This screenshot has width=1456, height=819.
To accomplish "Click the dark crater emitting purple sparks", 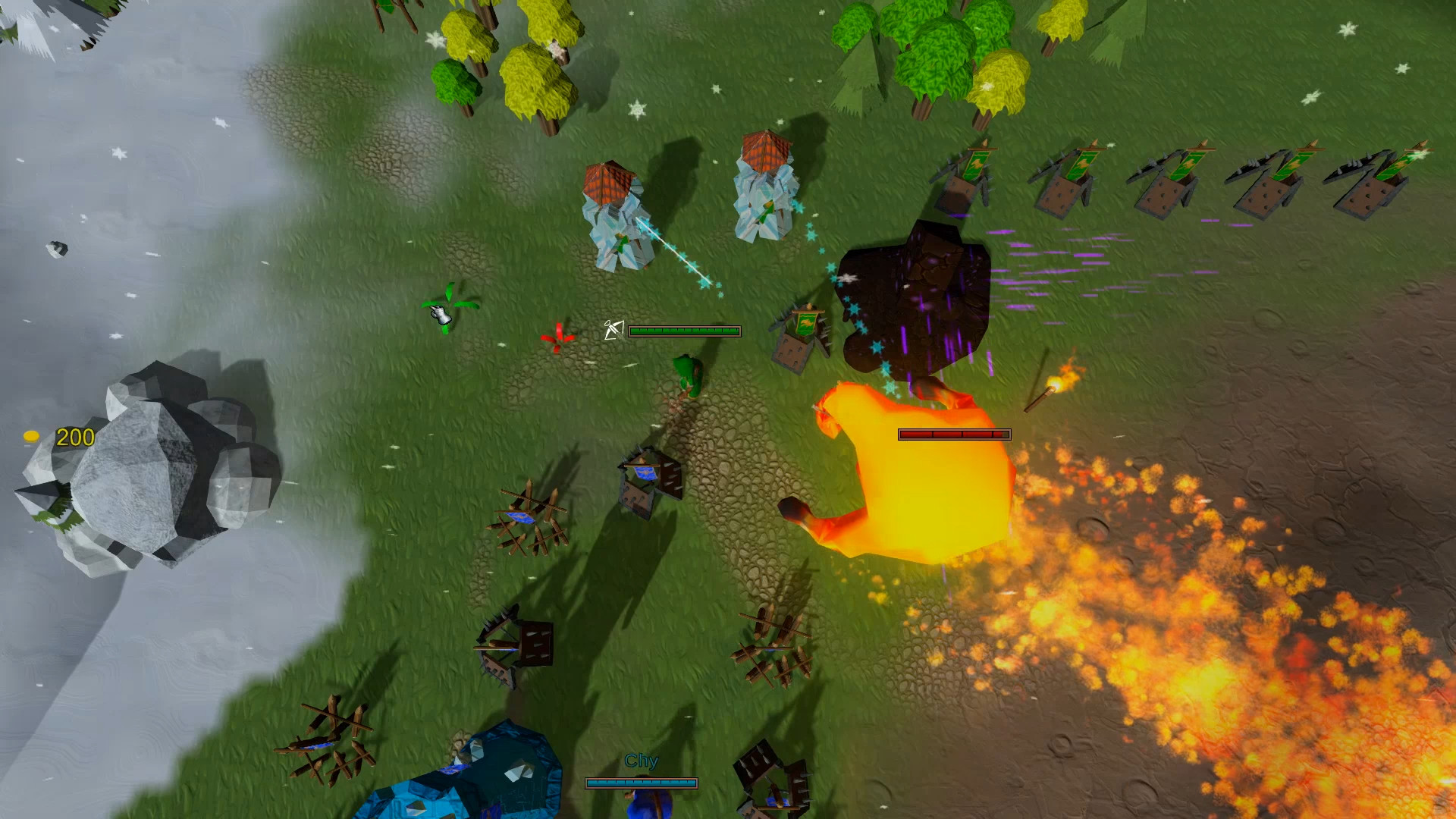I will [918, 296].
